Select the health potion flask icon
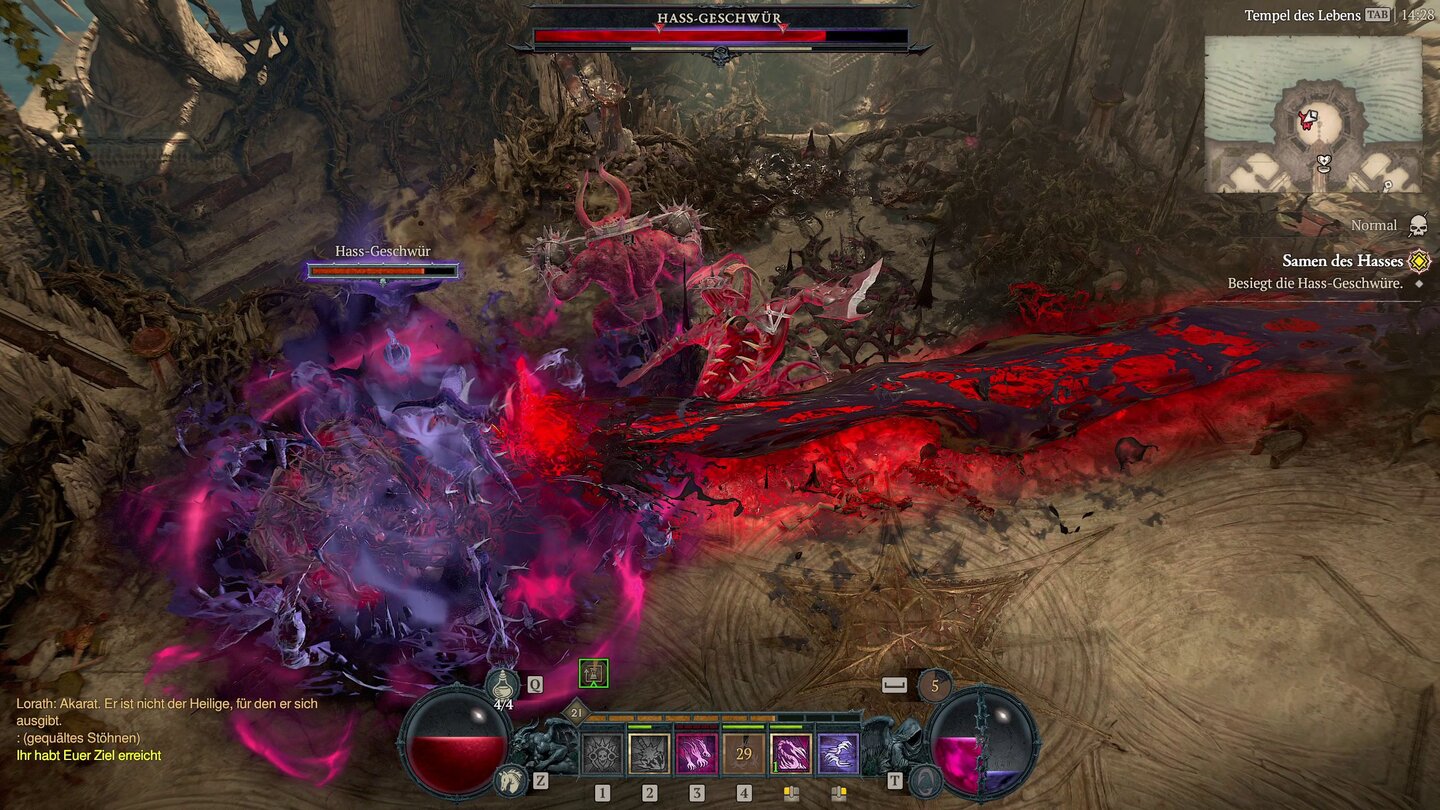 coord(502,686)
